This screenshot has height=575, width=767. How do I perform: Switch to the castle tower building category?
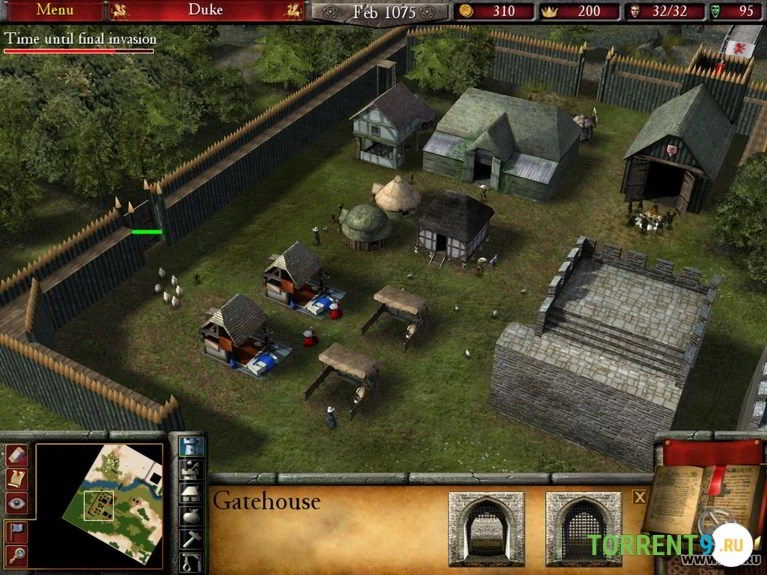tap(190, 446)
